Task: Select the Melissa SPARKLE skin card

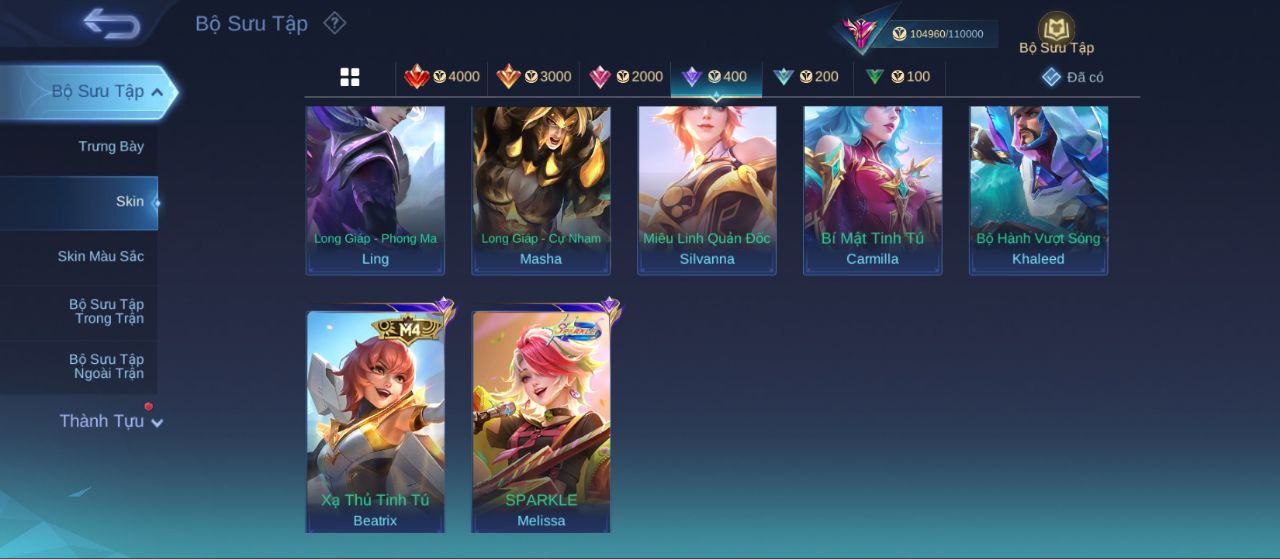Action: [x=541, y=422]
